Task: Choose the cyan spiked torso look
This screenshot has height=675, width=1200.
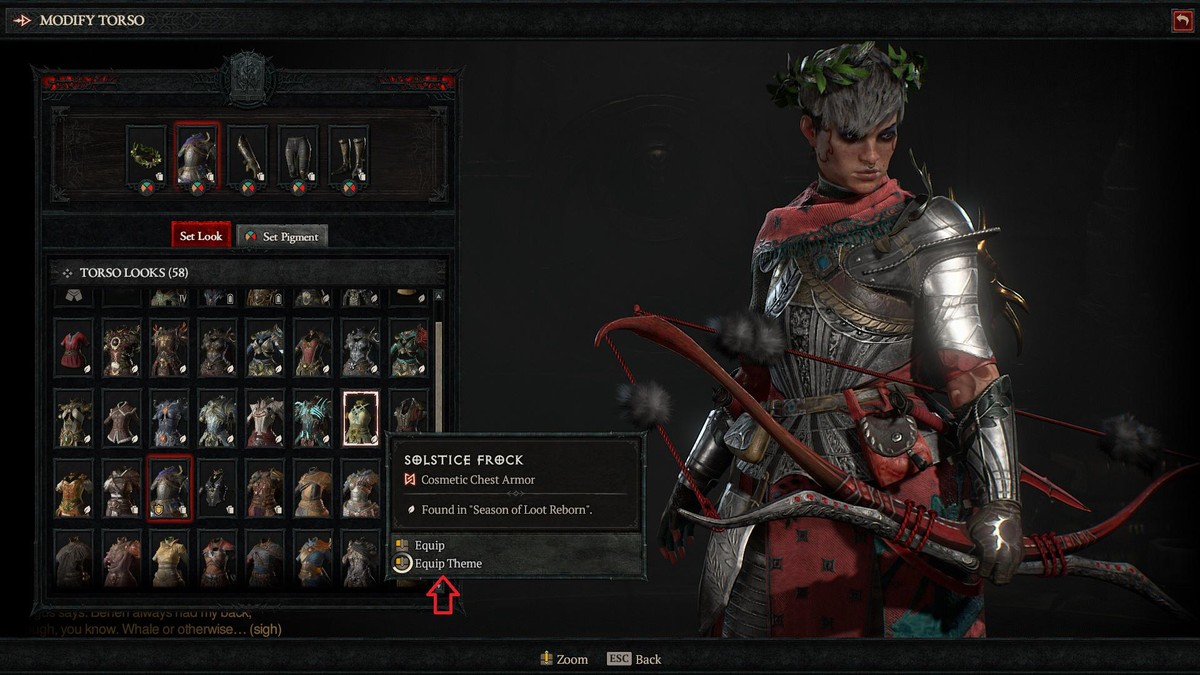Action: tap(312, 417)
